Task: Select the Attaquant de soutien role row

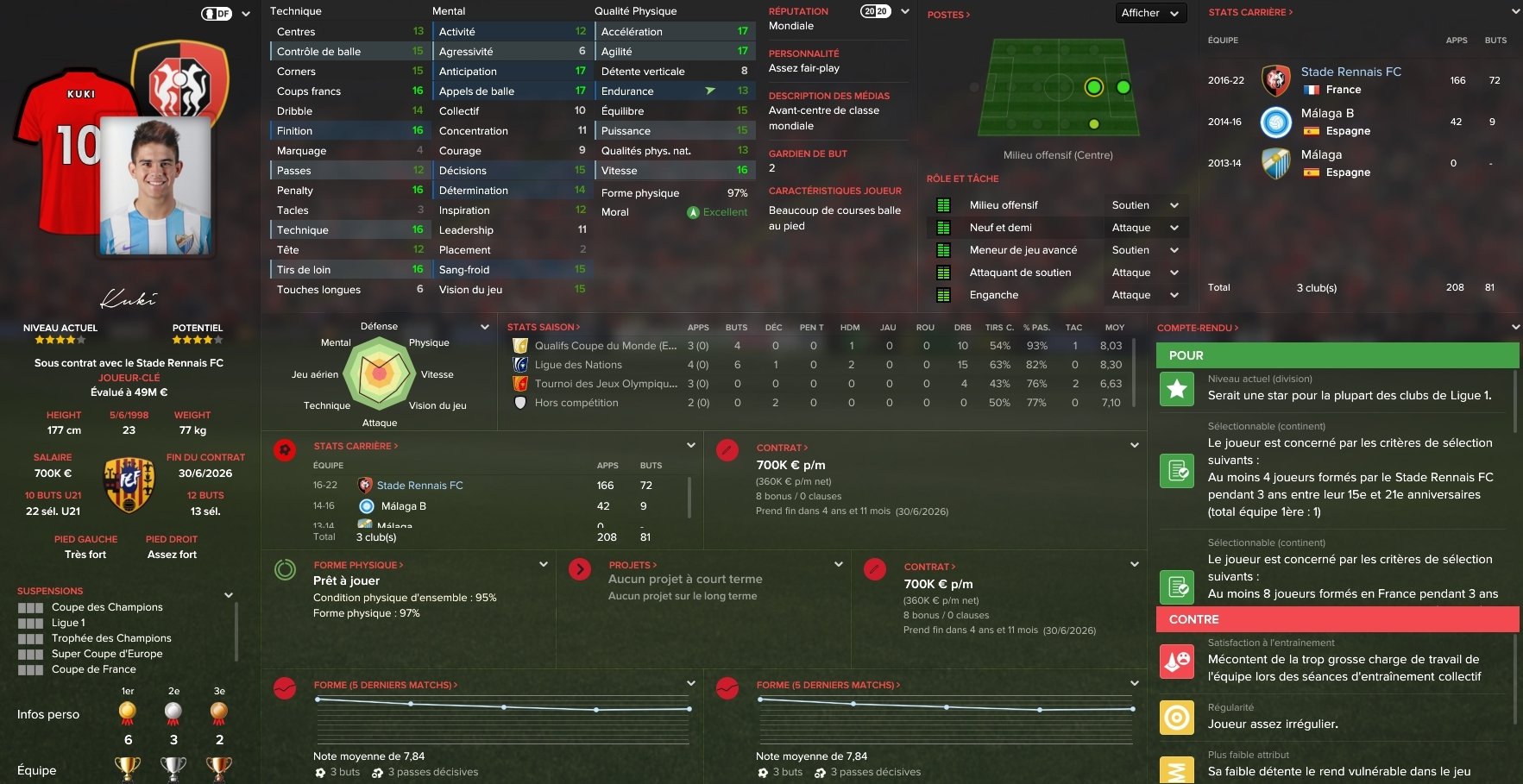Action: pyautogui.click(x=1020, y=273)
